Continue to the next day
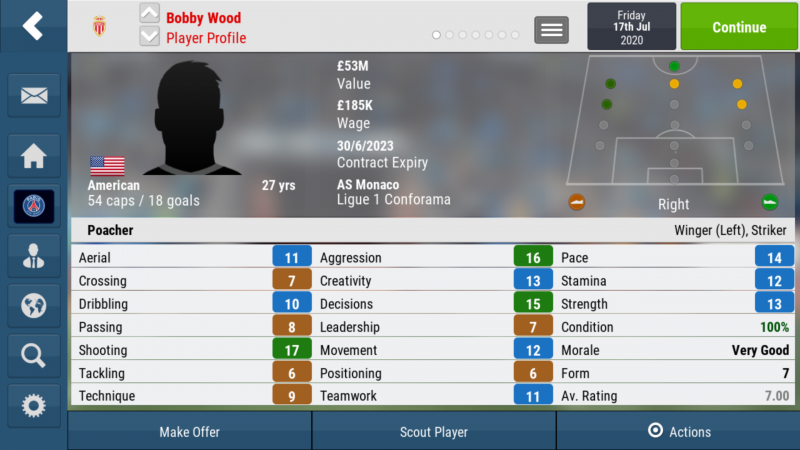The image size is (800, 450). (739, 27)
